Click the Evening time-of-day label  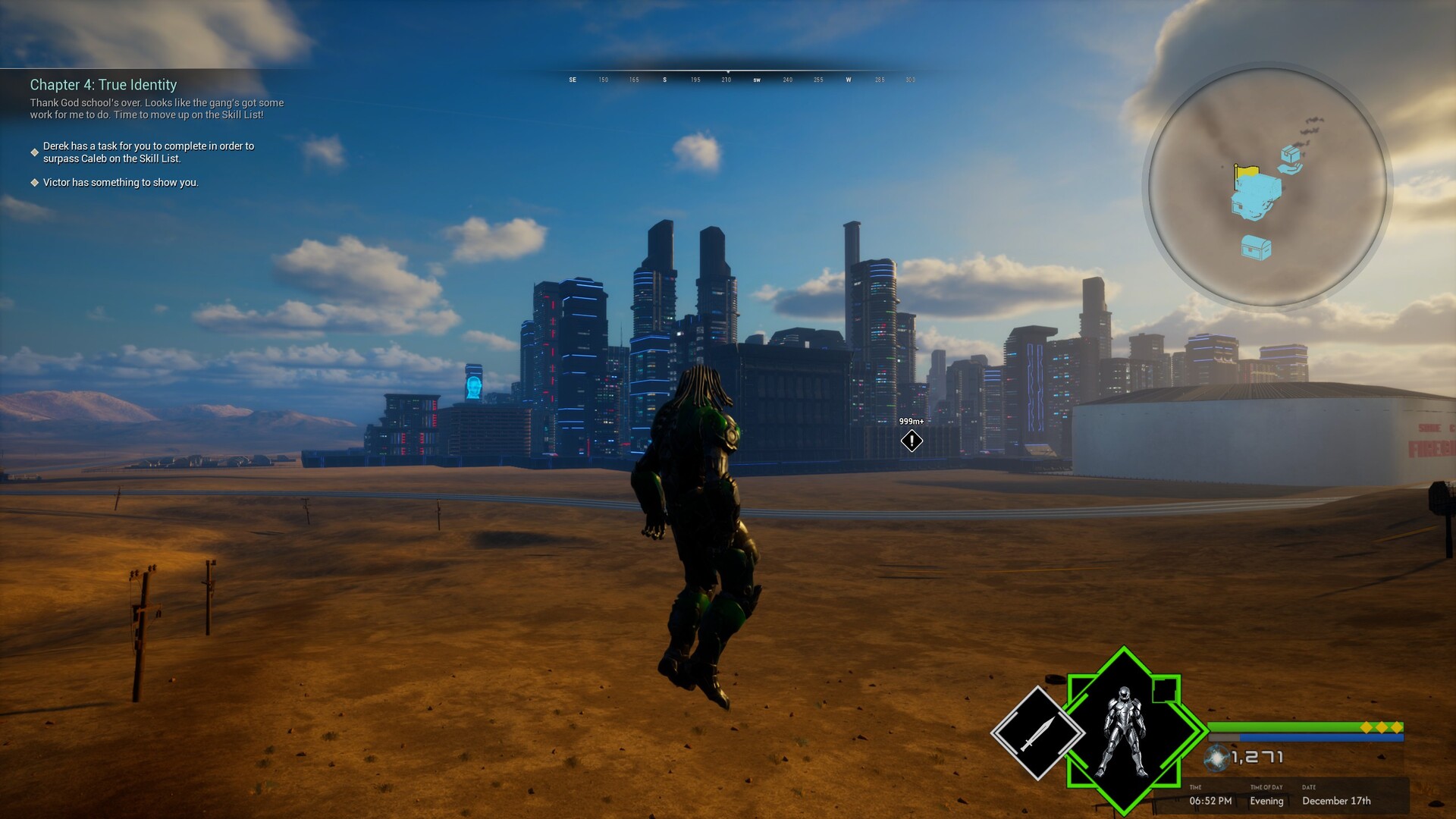click(x=1266, y=801)
